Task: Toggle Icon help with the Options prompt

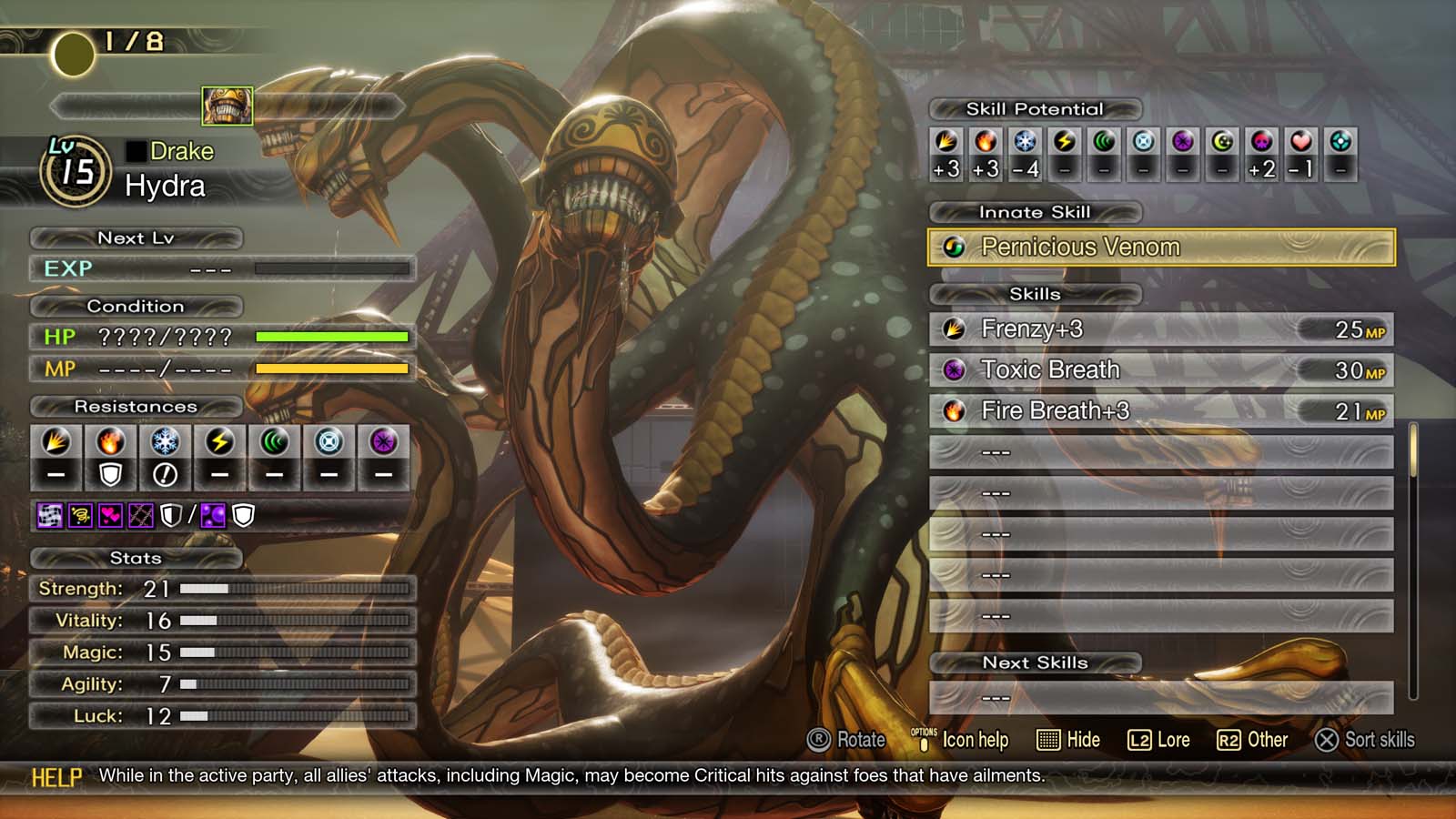Action: [967, 740]
